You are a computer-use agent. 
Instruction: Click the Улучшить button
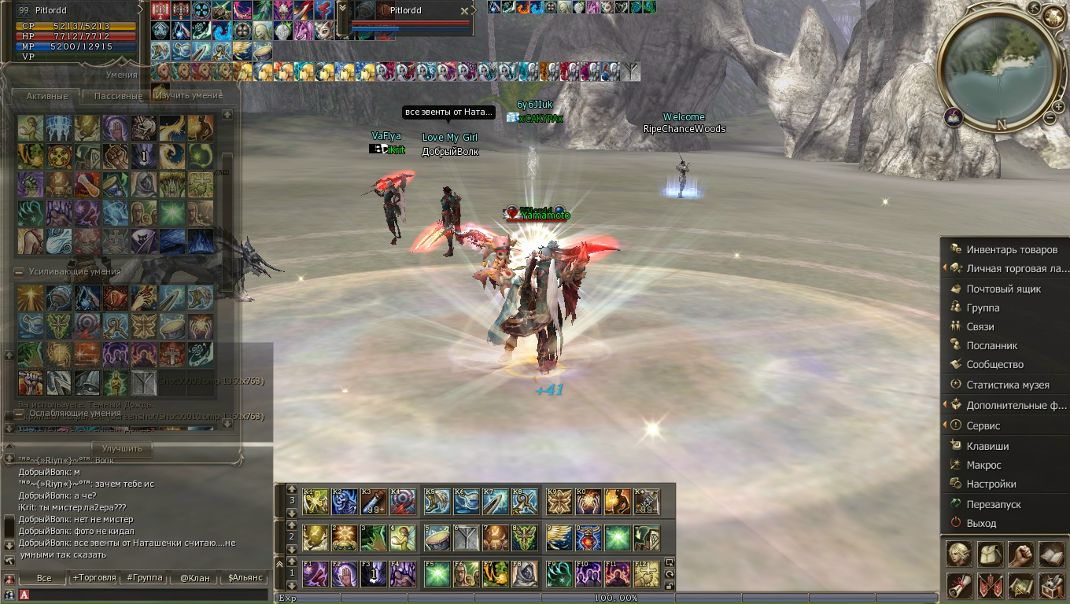122,449
